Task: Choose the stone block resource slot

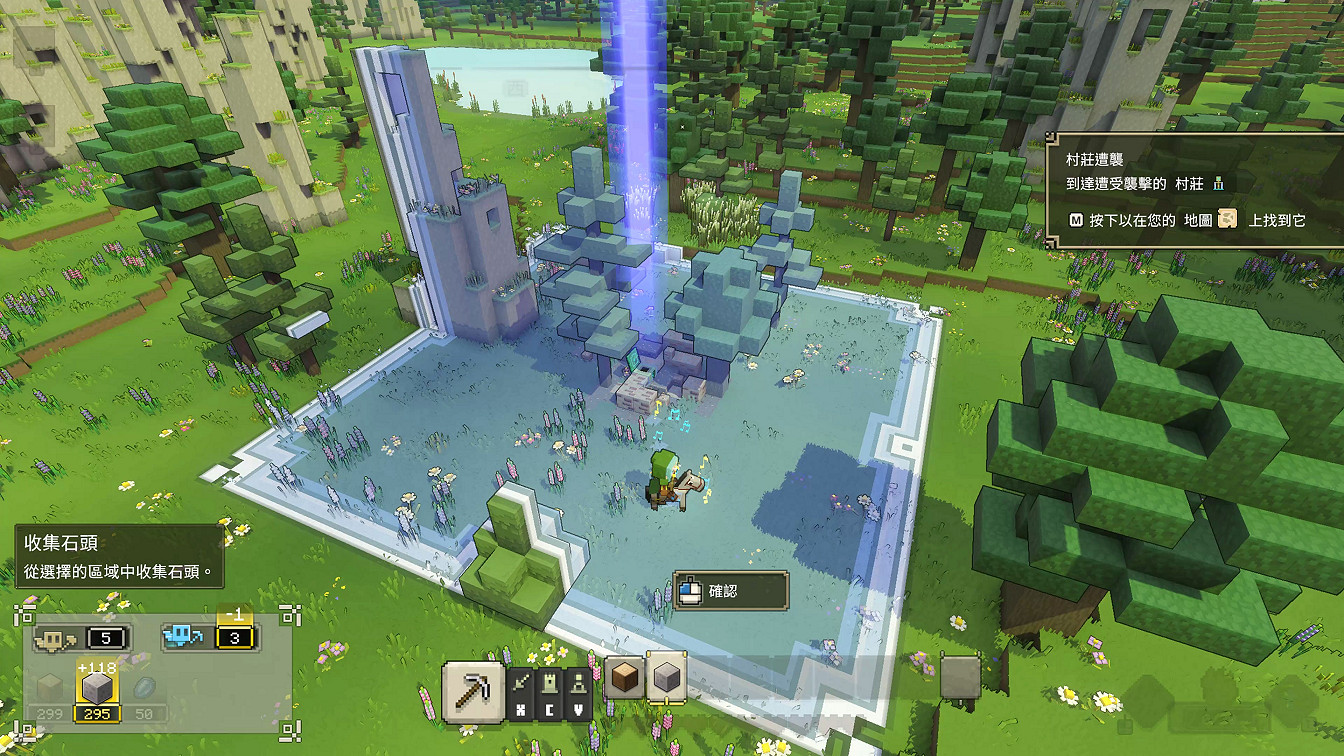Action: tap(665, 680)
